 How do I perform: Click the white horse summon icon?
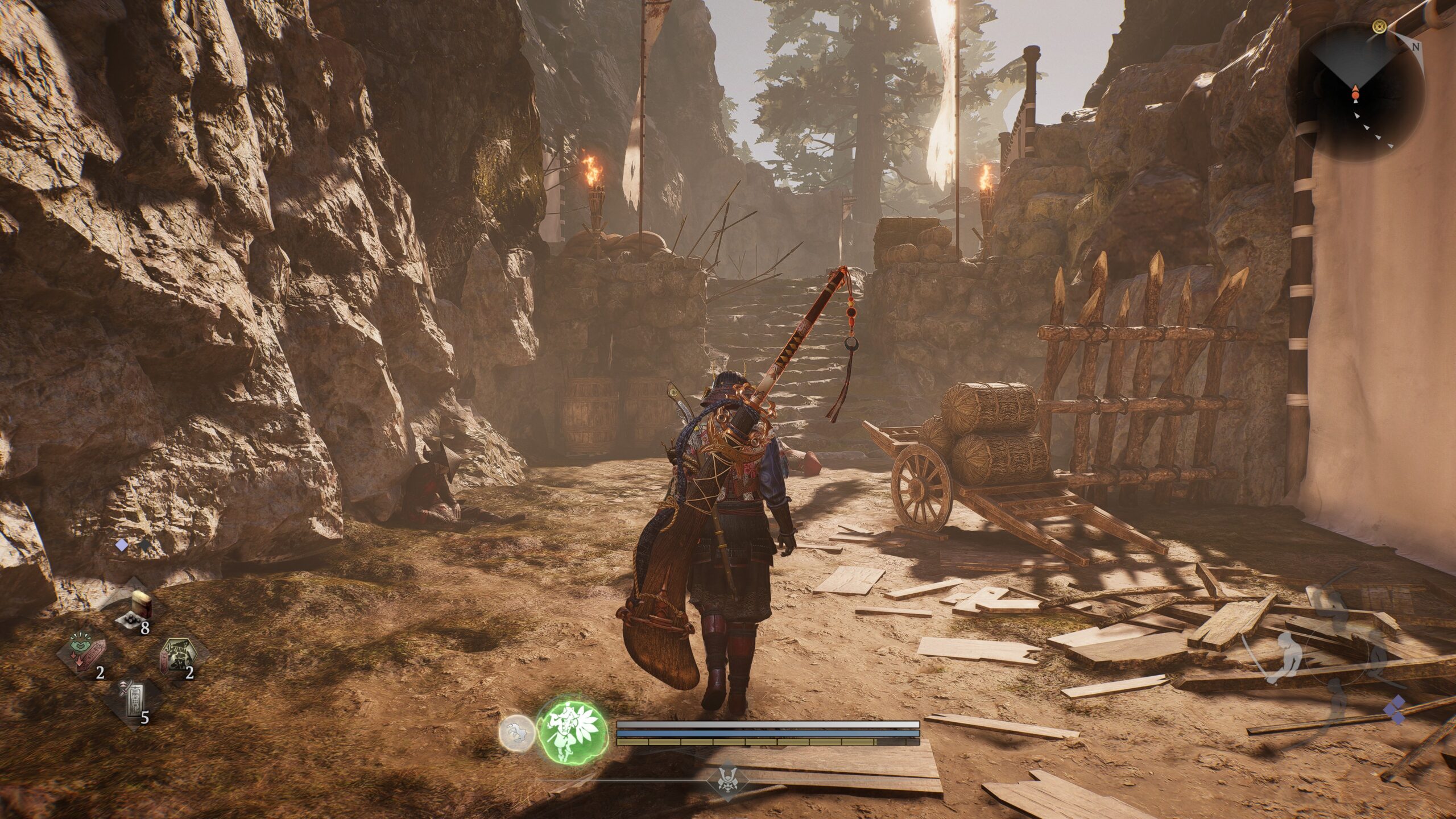pyautogui.click(x=515, y=731)
